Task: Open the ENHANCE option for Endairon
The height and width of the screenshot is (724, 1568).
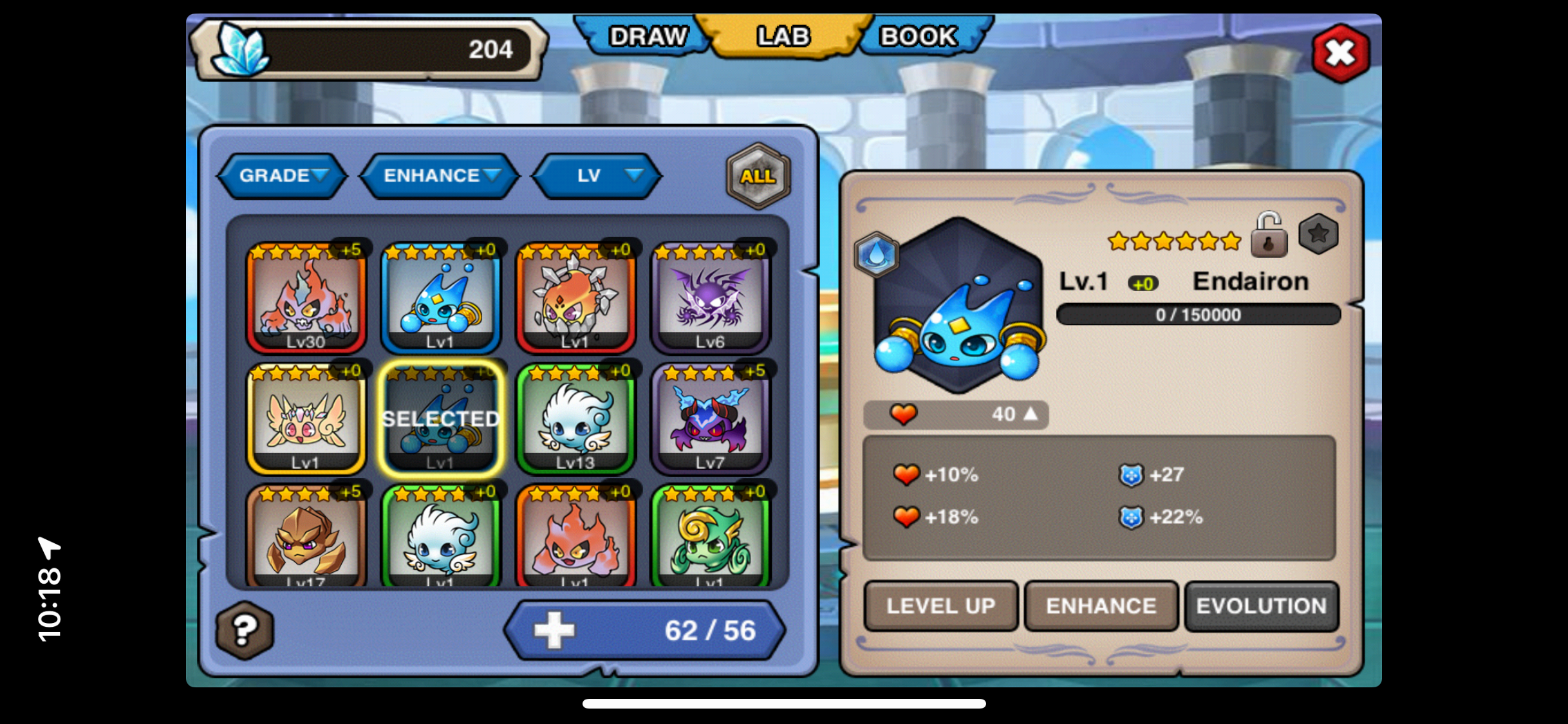Action: 1101,606
